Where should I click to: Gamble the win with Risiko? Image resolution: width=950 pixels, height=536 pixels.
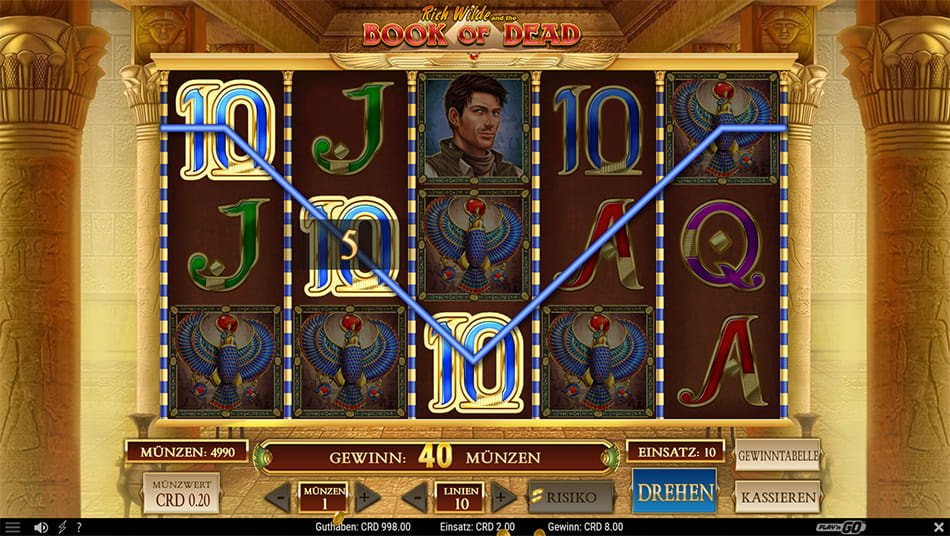(x=571, y=496)
